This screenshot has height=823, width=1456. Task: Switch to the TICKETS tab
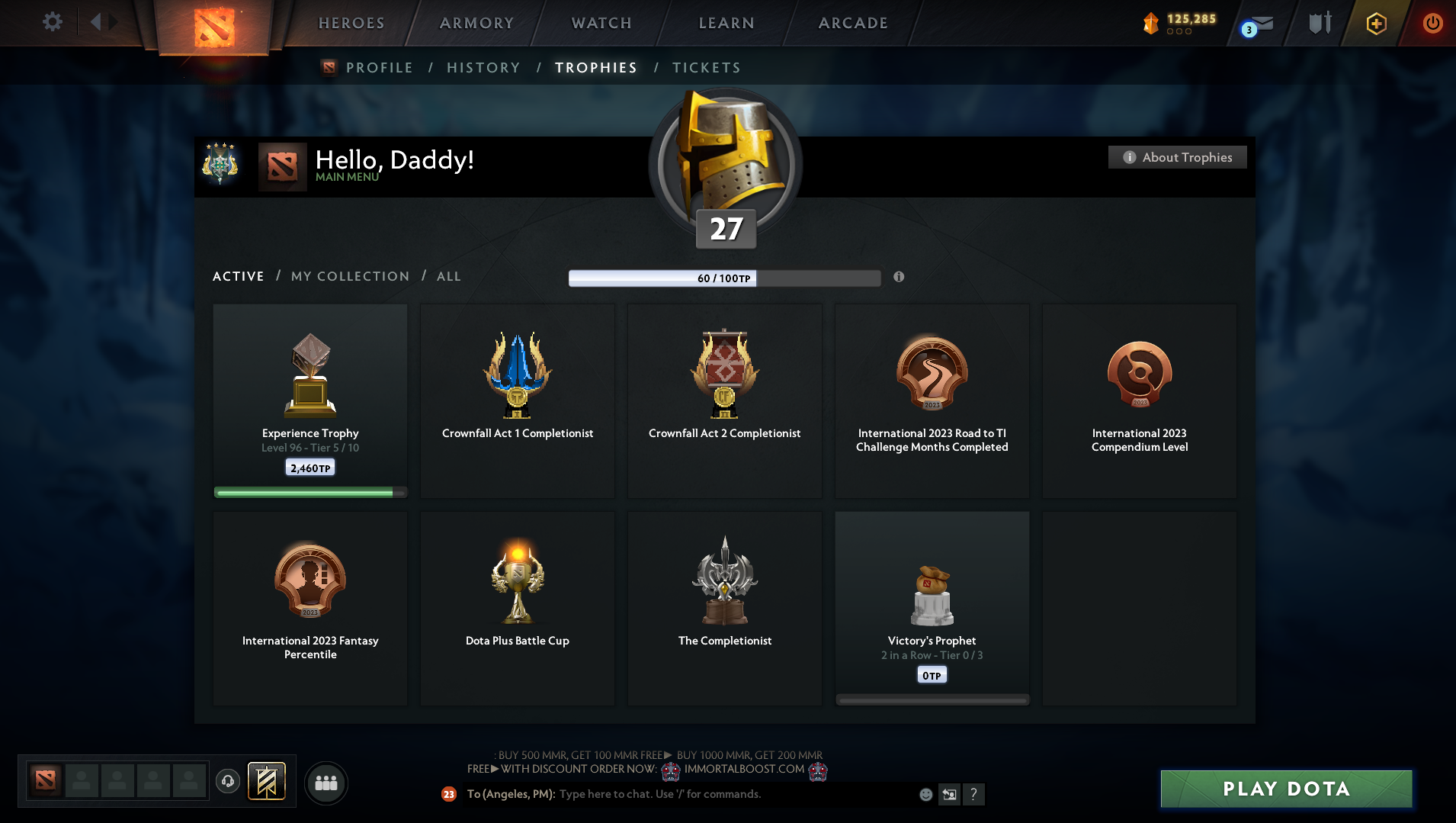(x=705, y=68)
